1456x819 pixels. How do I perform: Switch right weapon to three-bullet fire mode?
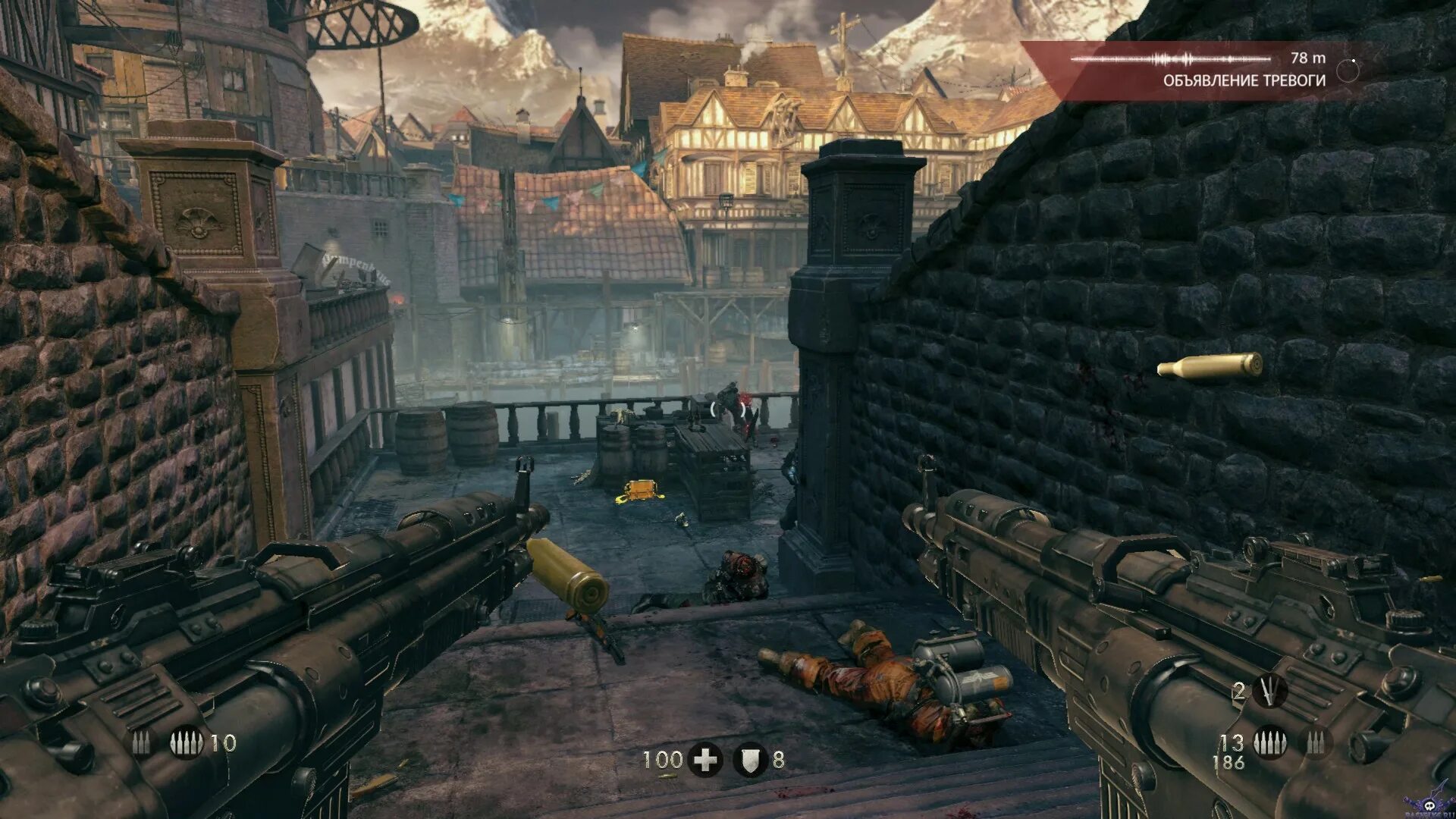tap(1316, 743)
